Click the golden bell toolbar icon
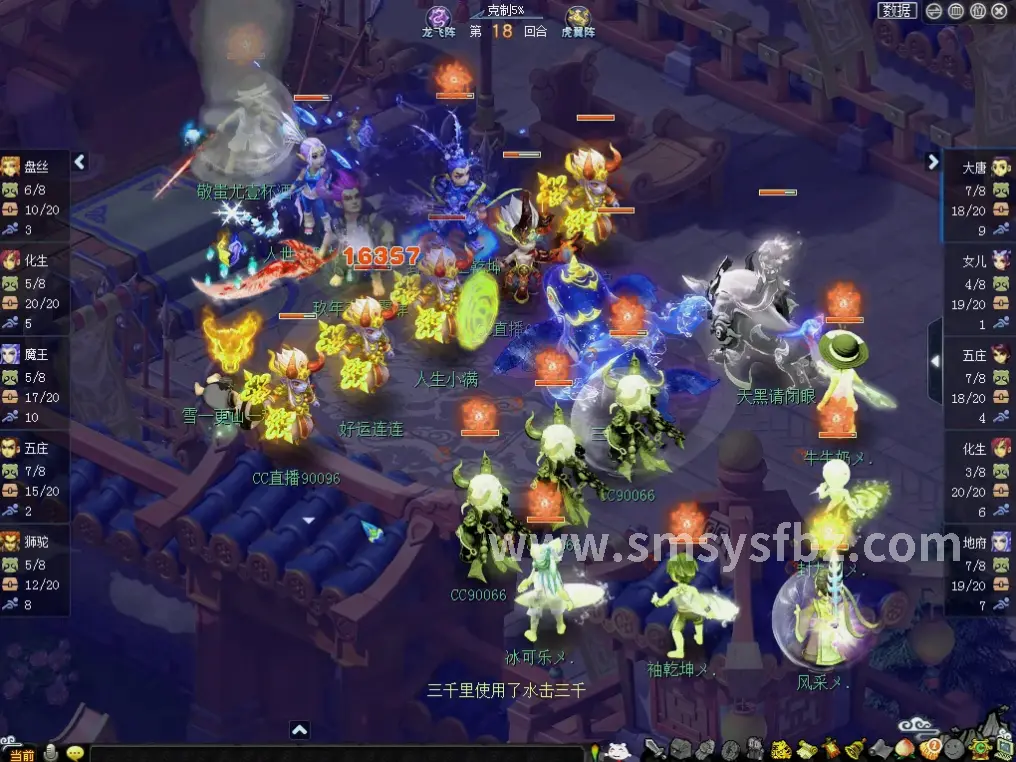This screenshot has height=762, width=1016. tap(856, 749)
